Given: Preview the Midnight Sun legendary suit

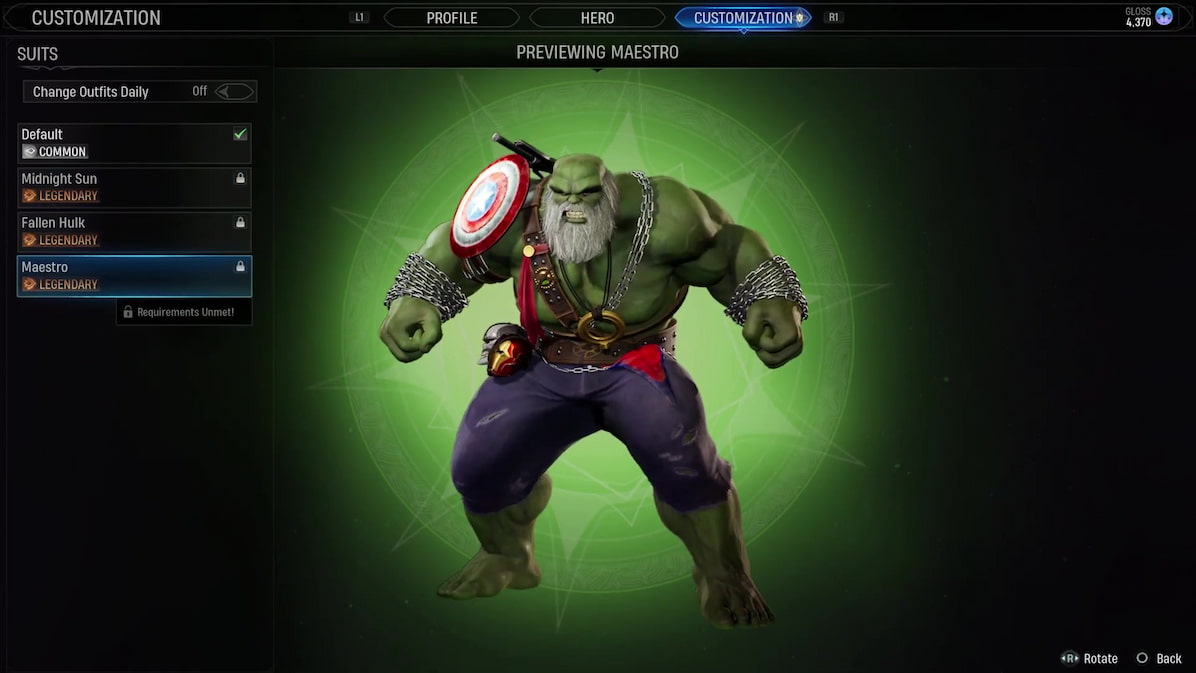Looking at the screenshot, I should point(134,187).
